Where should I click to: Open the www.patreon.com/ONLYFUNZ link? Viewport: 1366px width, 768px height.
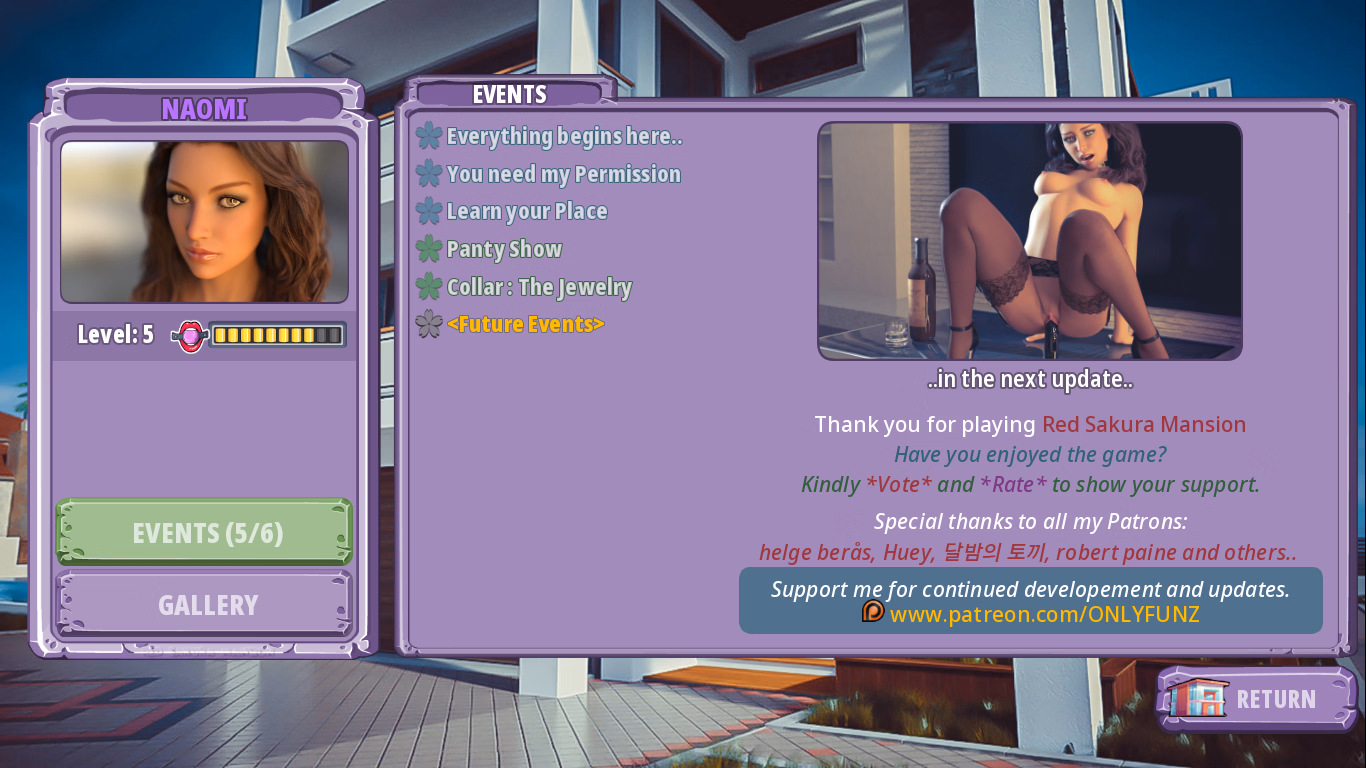[x=1045, y=614]
